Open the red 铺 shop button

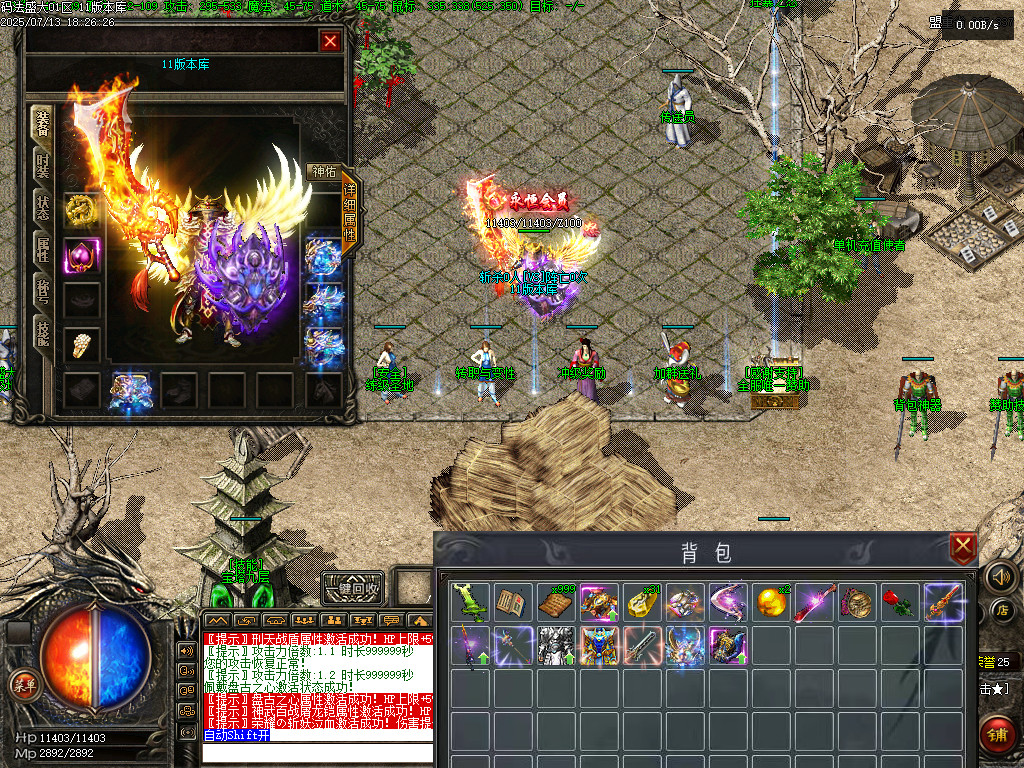(997, 735)
